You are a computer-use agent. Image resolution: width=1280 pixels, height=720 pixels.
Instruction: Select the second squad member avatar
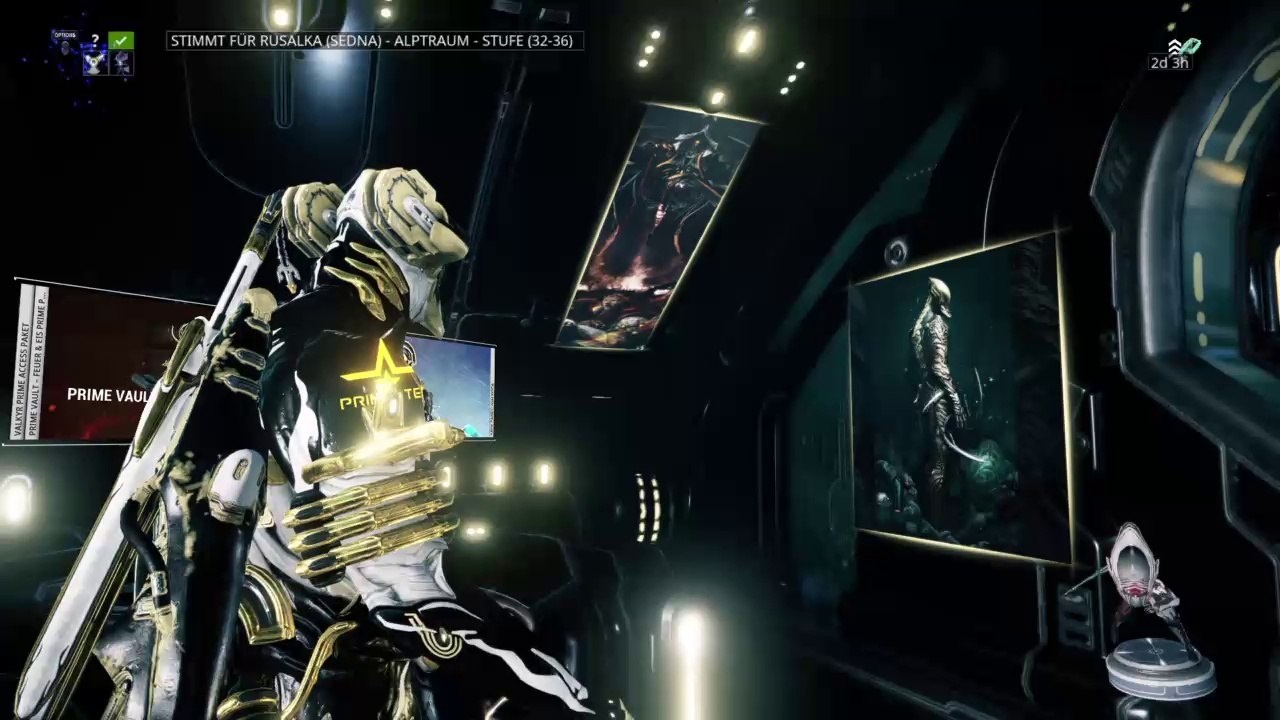pos(121,63)
